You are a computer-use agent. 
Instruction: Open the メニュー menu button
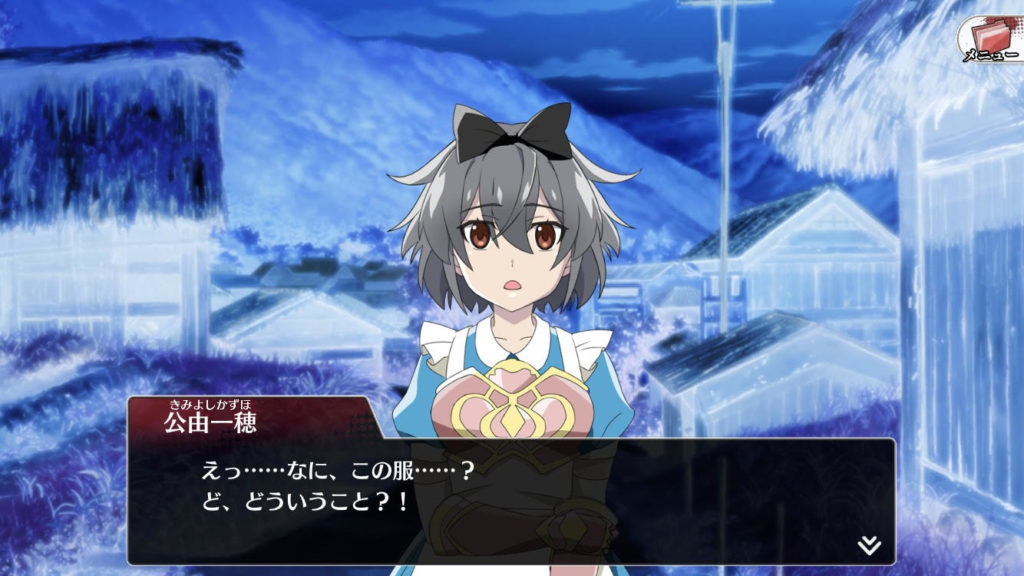(x=989, y=41)
